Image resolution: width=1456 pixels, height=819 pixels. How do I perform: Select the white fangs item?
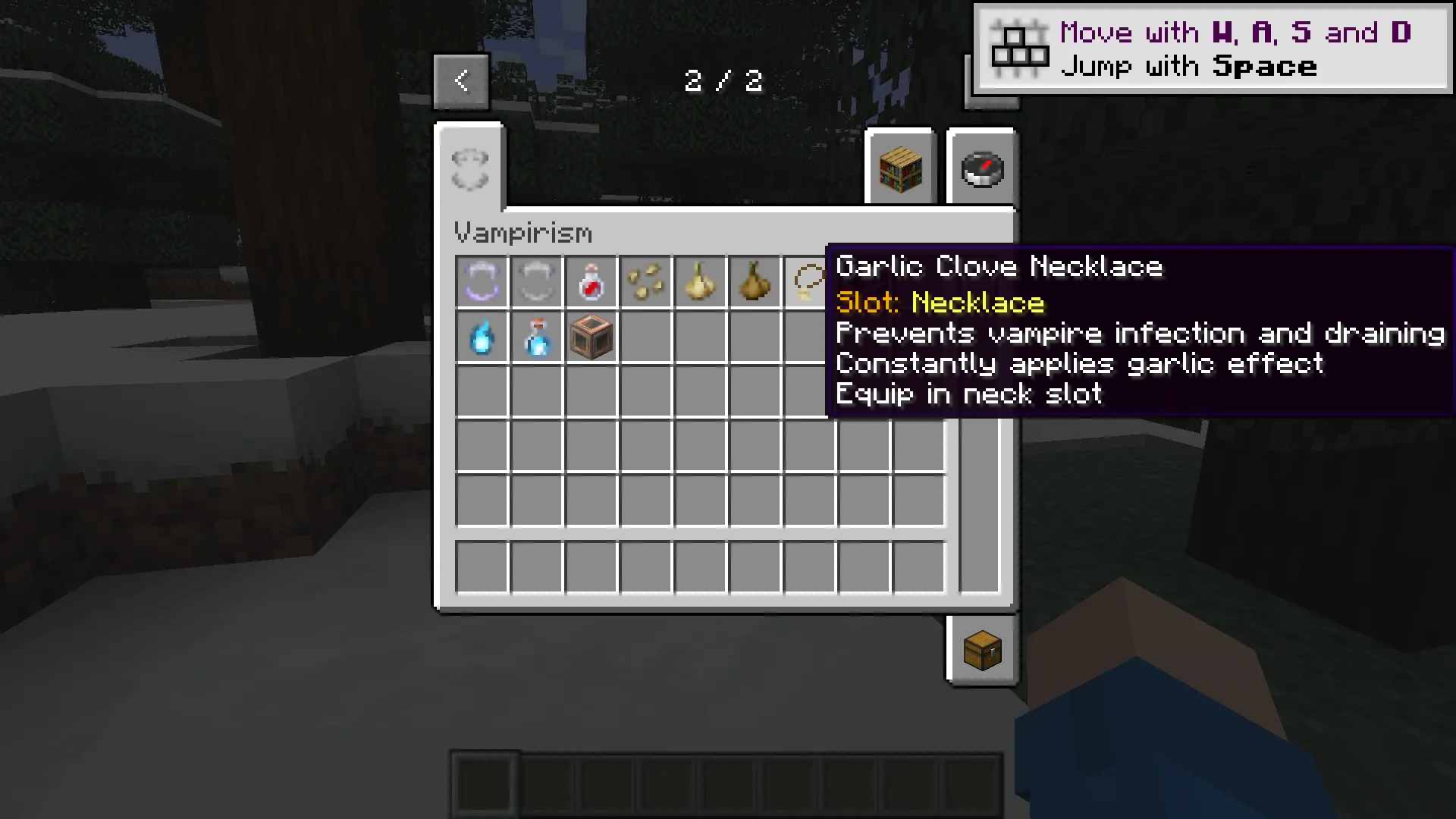pos(537,282)
